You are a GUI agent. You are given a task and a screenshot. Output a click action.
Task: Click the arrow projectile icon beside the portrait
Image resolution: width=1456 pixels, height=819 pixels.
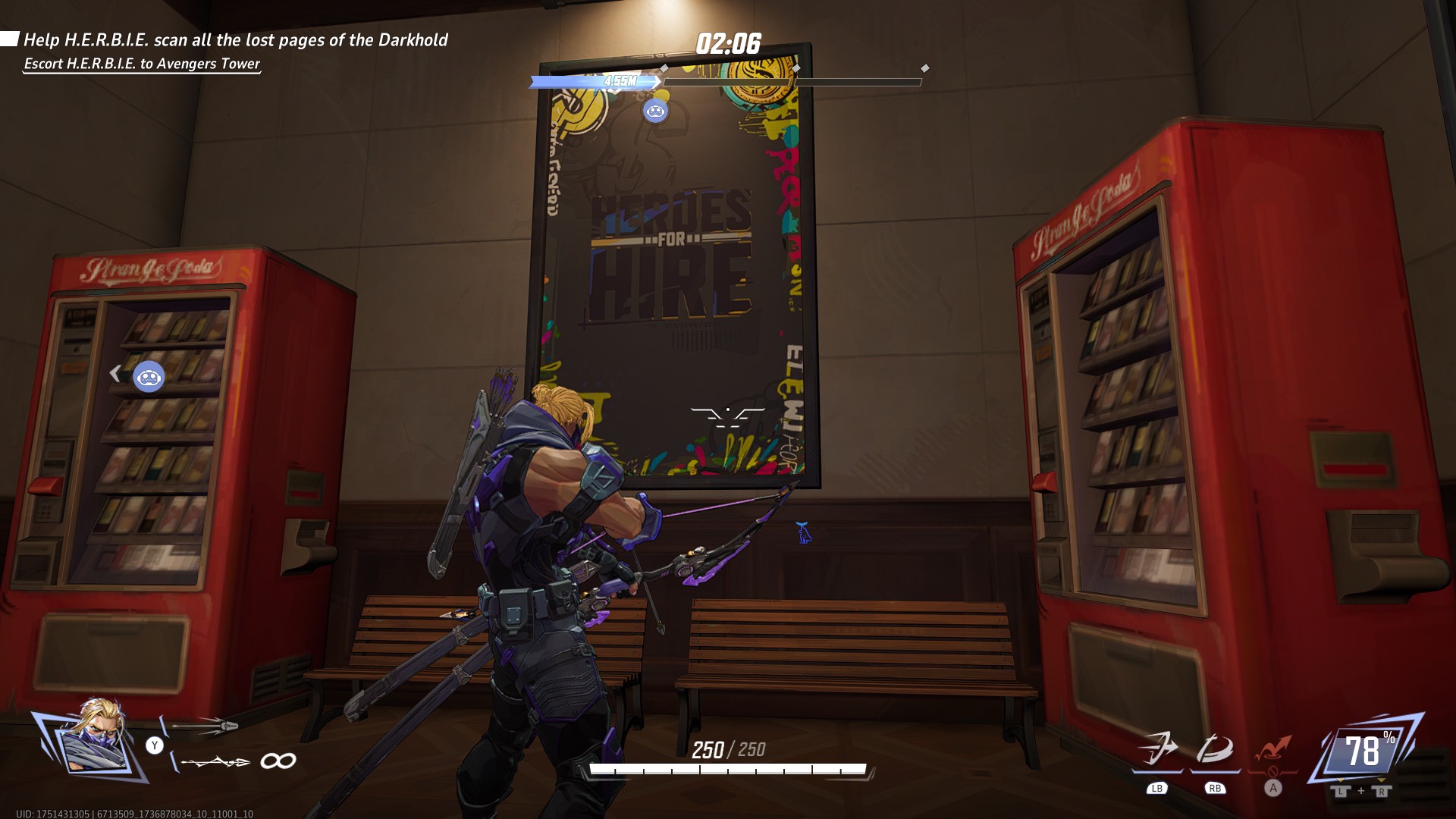pos(205,726)
